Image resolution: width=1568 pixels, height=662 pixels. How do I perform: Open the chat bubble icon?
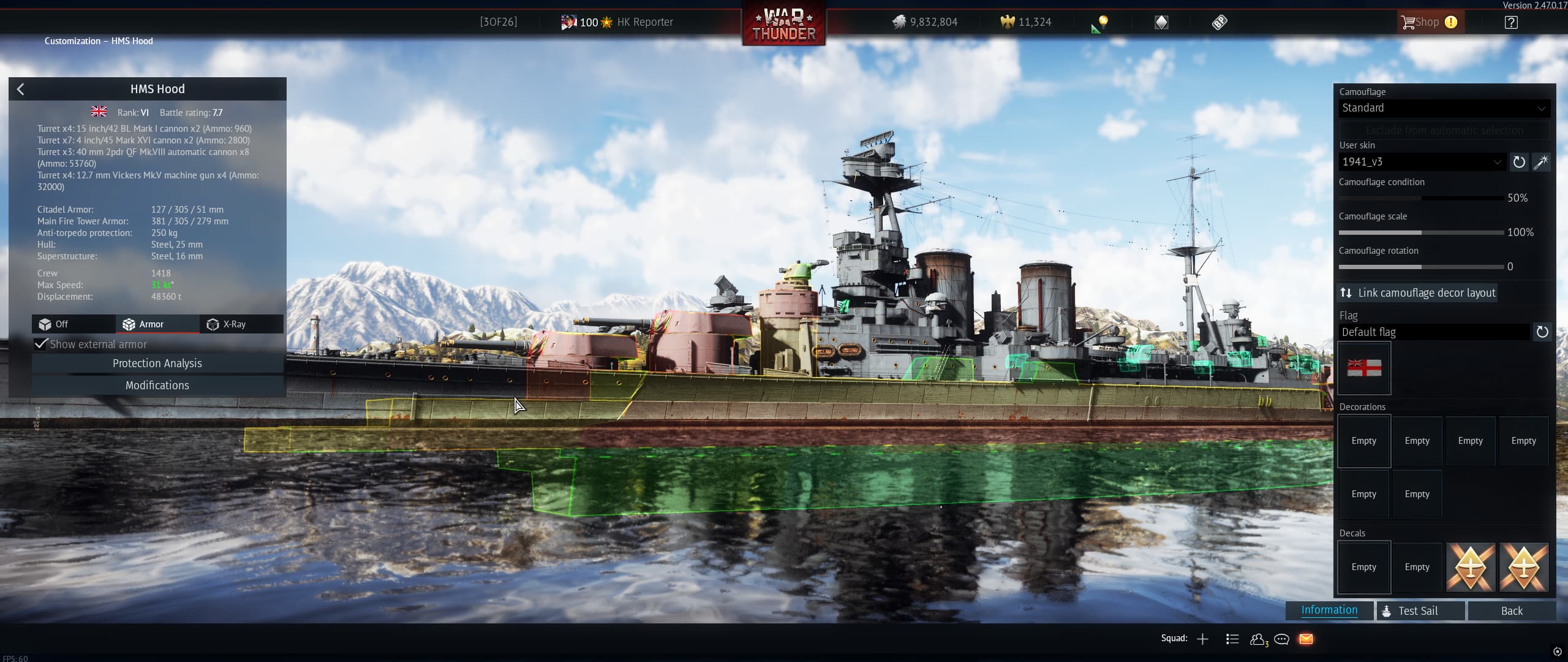[x=1281, y=638]
